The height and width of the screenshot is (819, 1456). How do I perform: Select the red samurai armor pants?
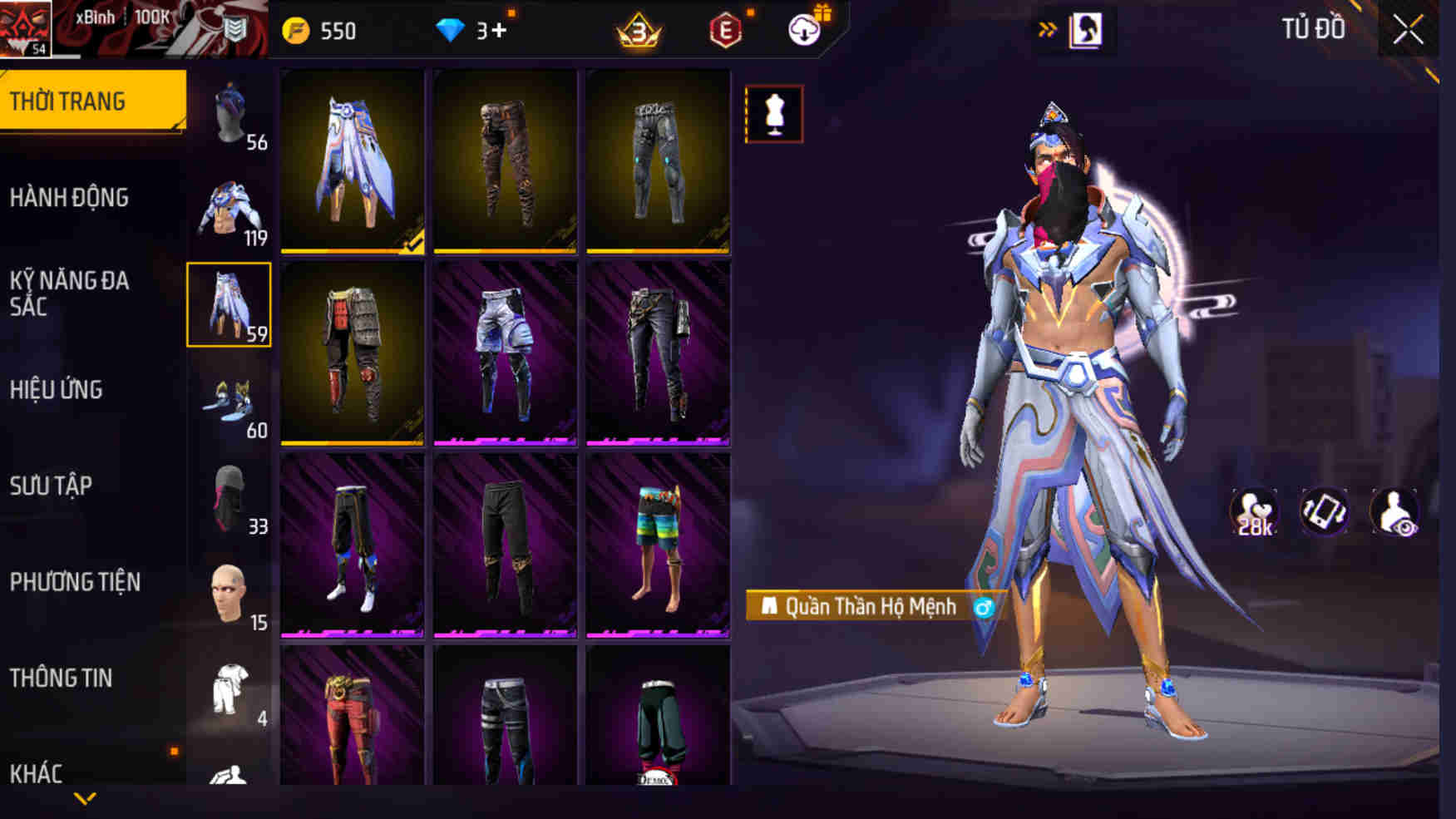click(x=352, y=353)
